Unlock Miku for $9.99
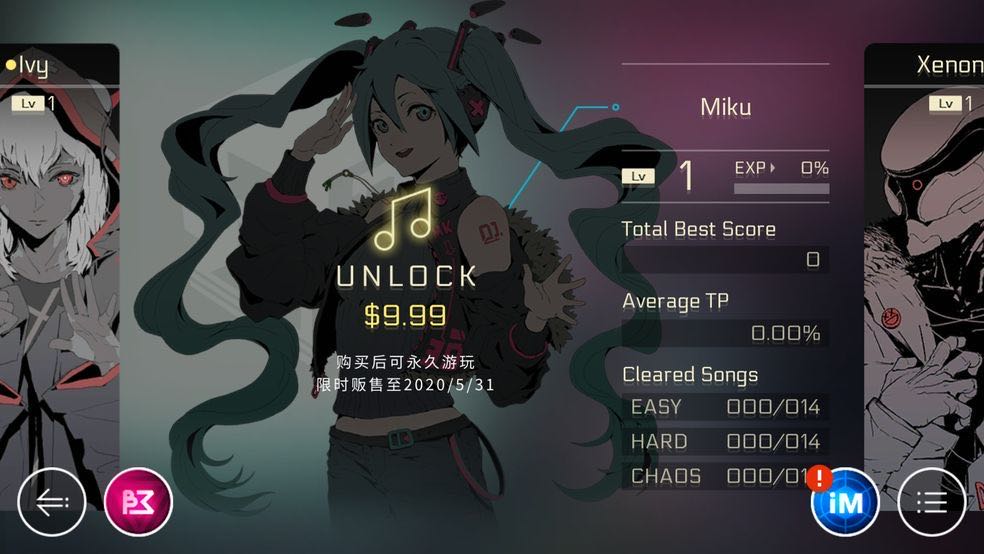The width and height of the screenshot is (984, 554). point(405,275)
